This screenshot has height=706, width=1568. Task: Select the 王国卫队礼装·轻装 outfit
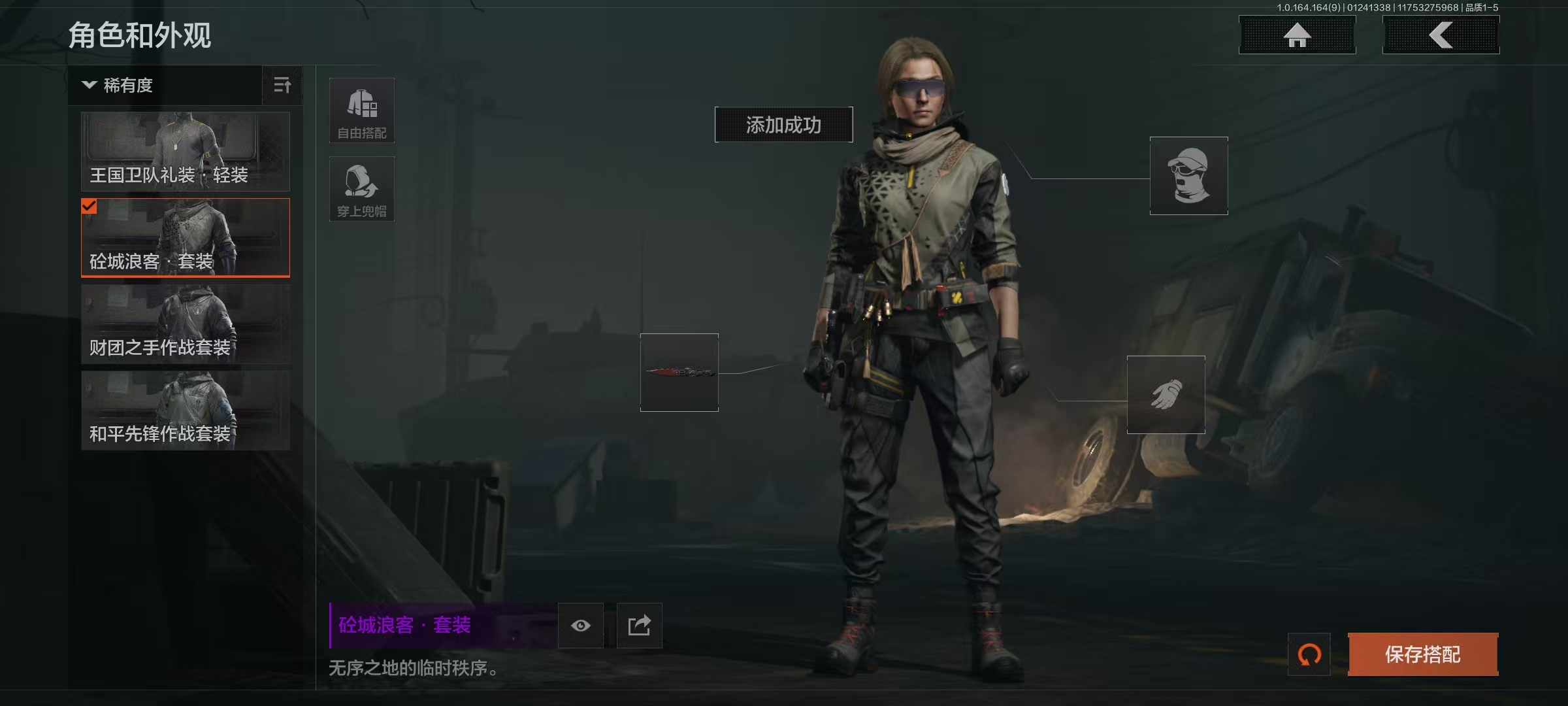[186, 152]
